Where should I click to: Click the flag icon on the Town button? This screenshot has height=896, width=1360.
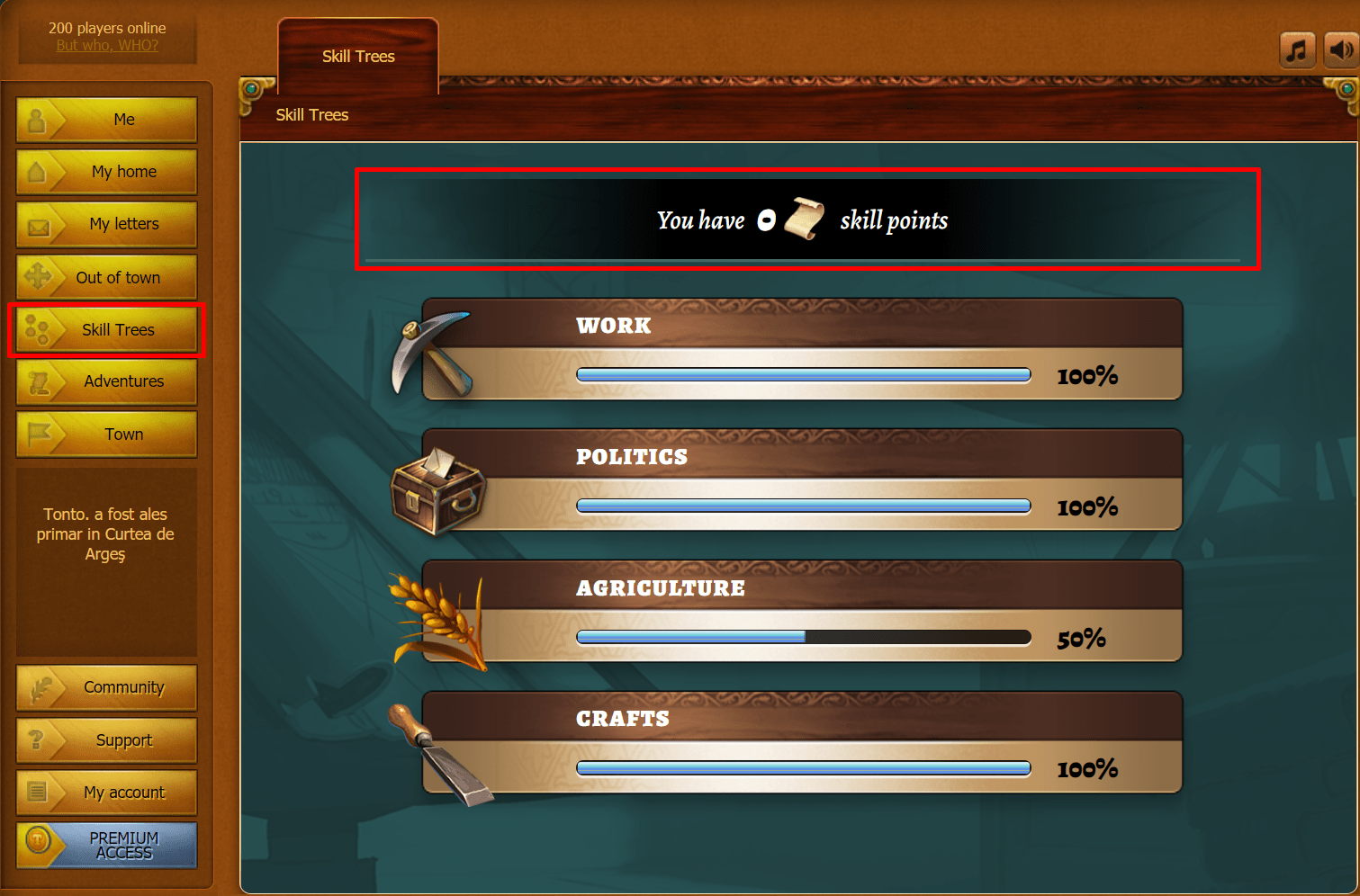point(37,434)
